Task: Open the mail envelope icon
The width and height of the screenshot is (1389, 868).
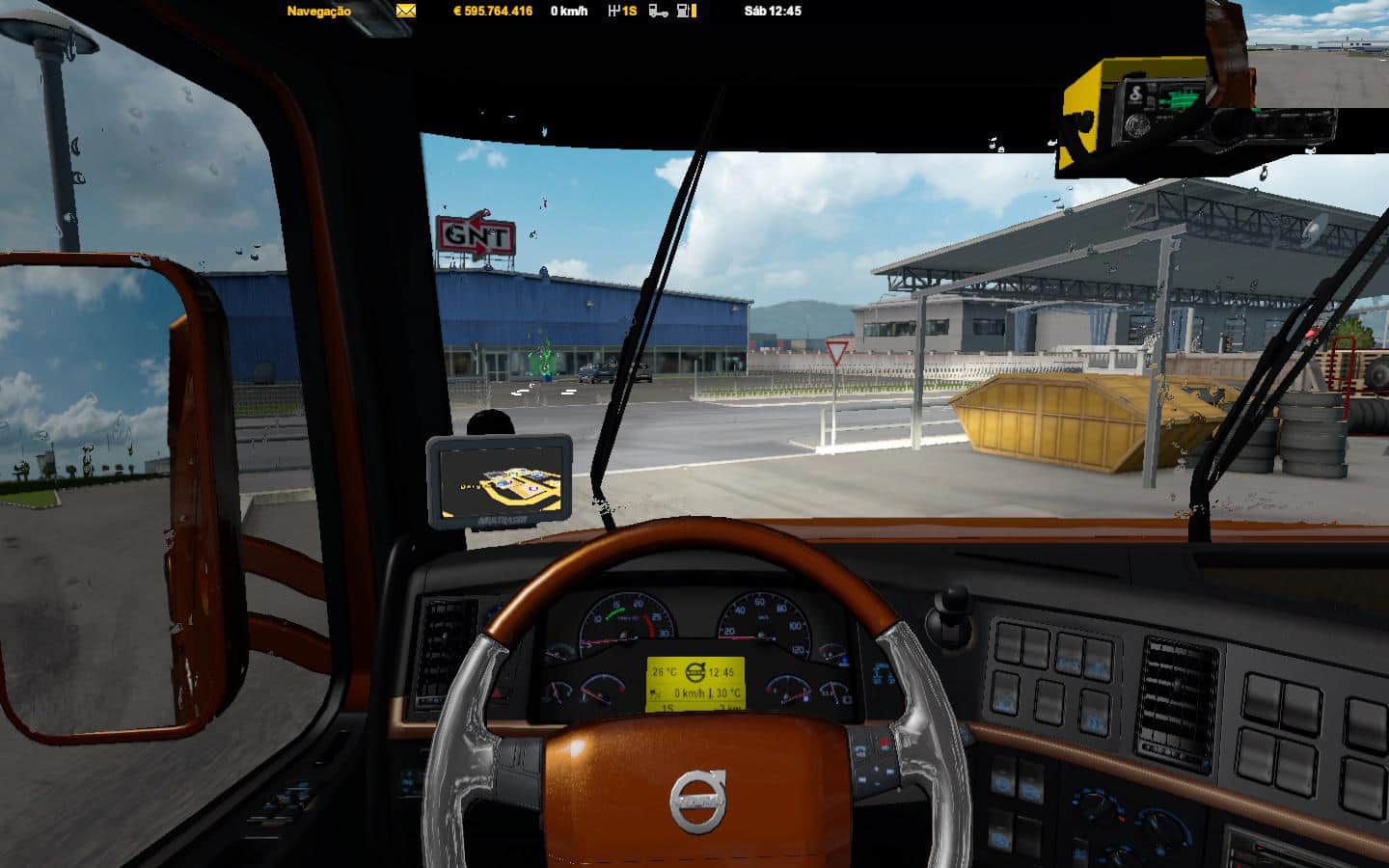Action: click(406, 12)
